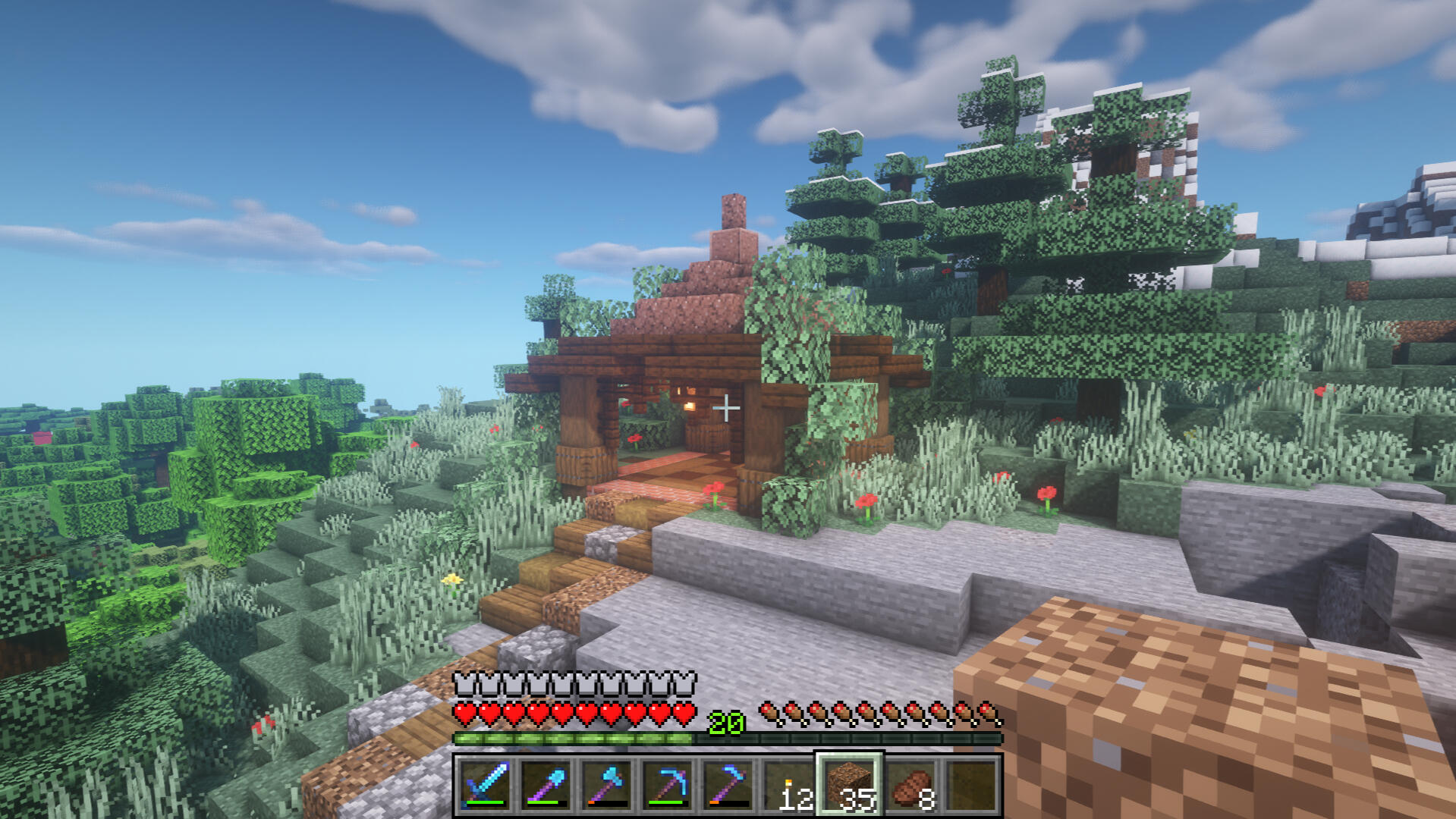Pick the diamond hoe hotbar slot
The height and width of the screenshot is (819, 1456).
click(728, 785)
